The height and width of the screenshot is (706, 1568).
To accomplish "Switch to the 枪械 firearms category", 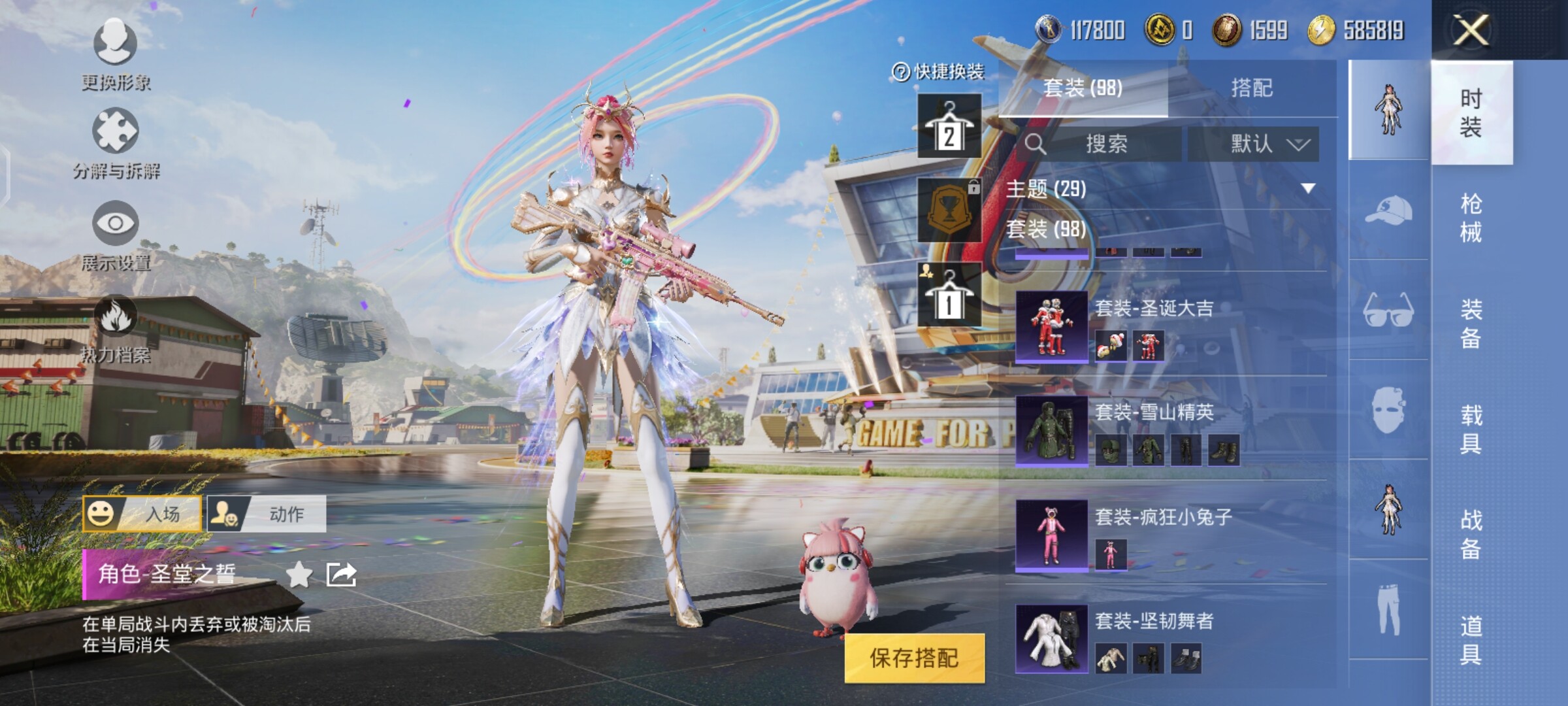I will click(1471, 218).
